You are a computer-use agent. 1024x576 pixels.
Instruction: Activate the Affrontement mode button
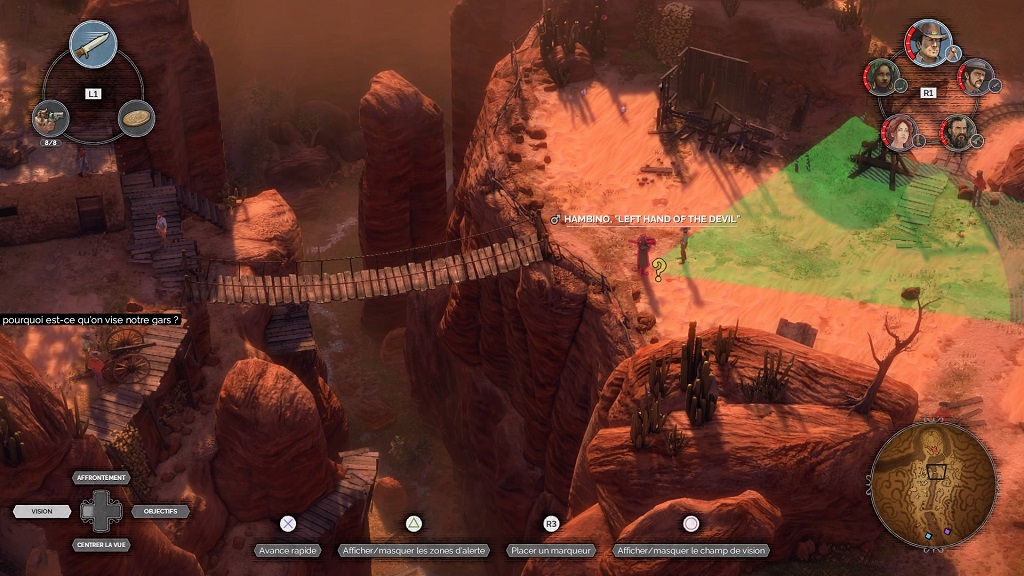102,478
